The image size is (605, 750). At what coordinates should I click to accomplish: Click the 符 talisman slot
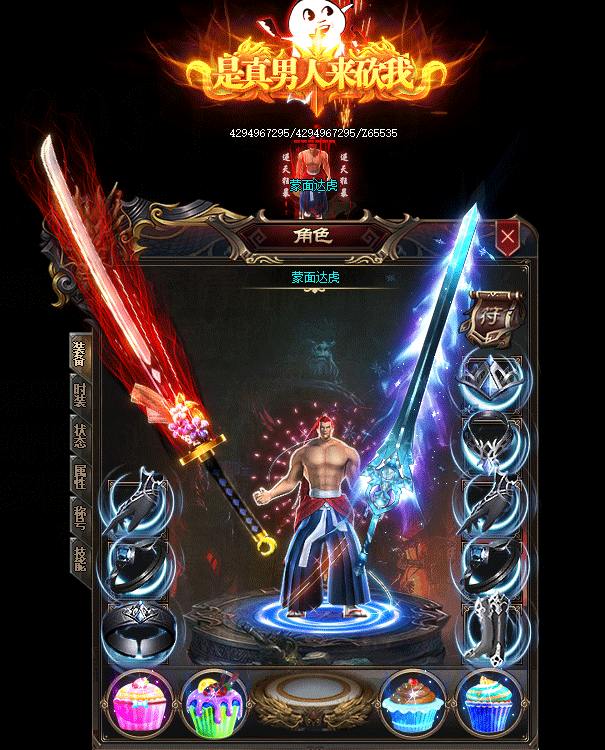[492, 314]
